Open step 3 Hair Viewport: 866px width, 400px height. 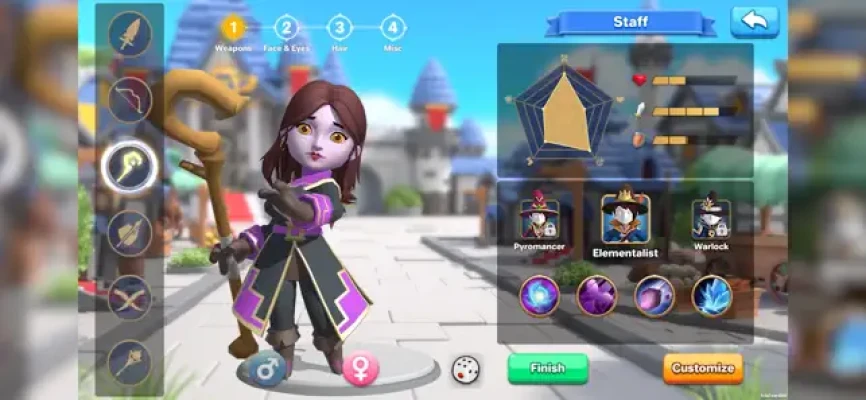[340, 28]
